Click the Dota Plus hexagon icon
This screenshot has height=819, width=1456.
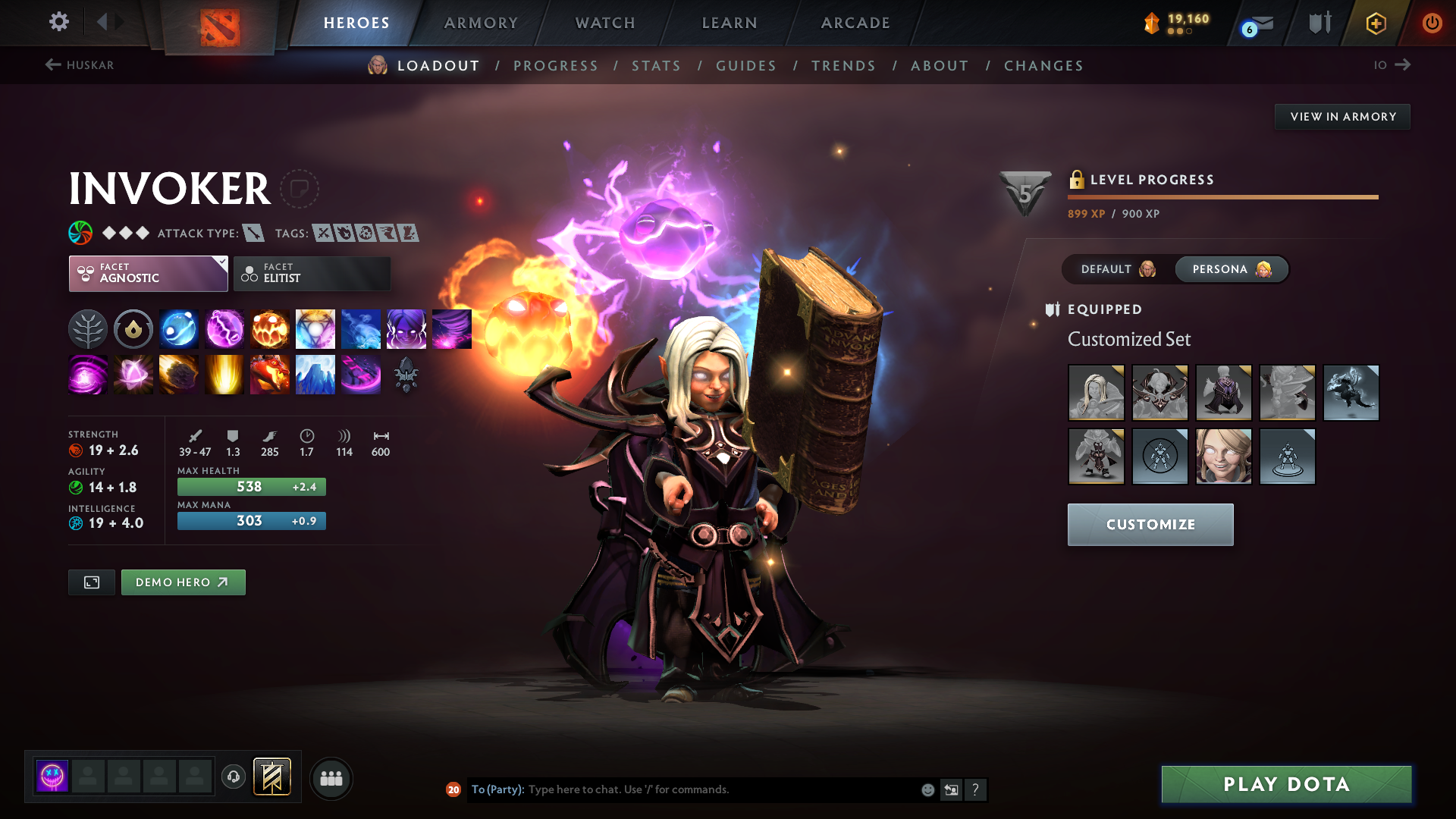[1375, 23]
